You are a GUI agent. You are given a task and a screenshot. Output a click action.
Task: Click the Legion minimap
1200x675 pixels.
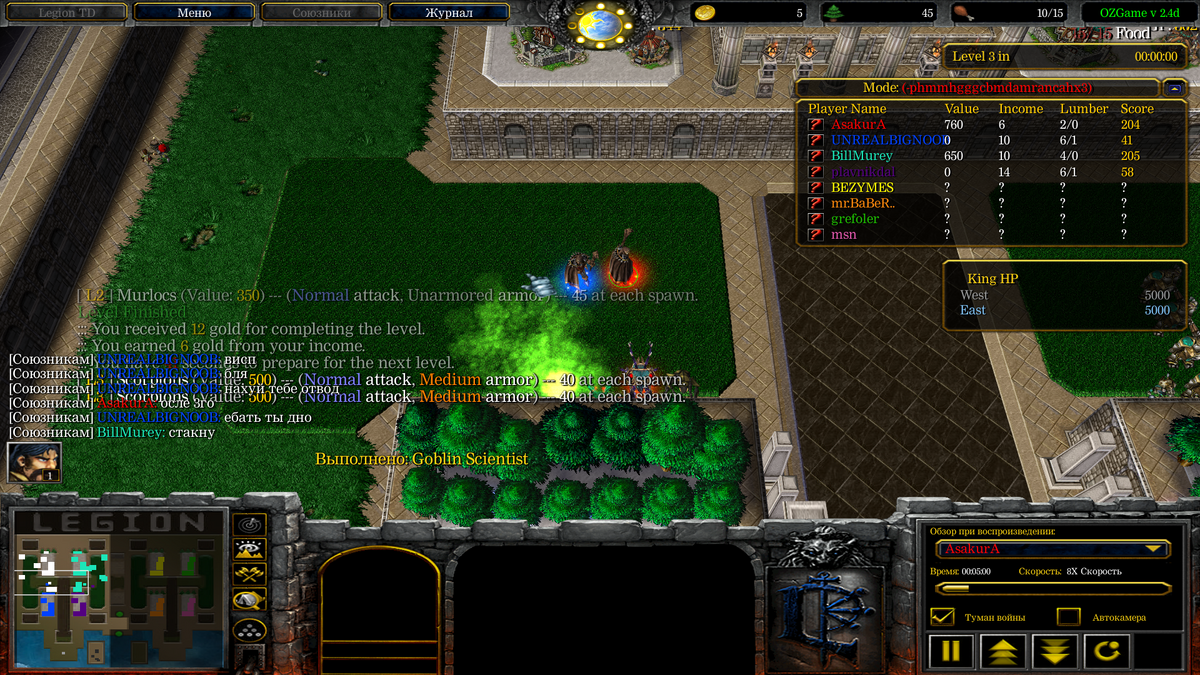pos(118,588)
